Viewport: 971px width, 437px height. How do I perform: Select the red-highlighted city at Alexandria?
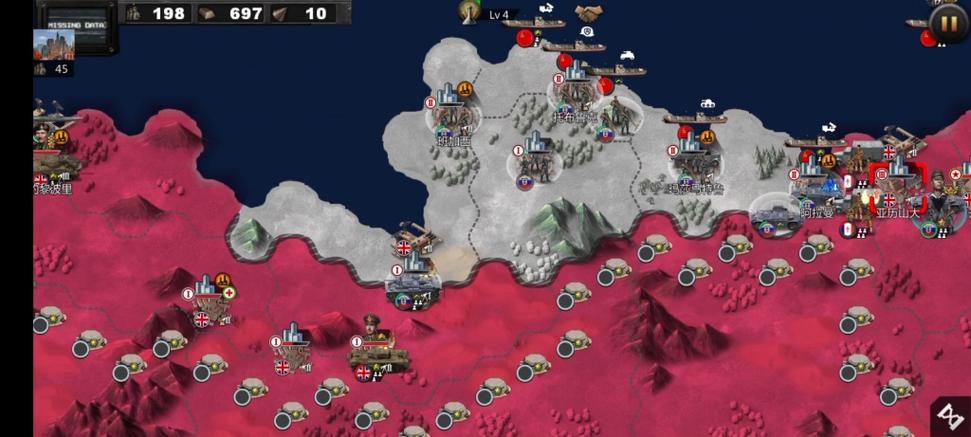(x=899, y=183)
